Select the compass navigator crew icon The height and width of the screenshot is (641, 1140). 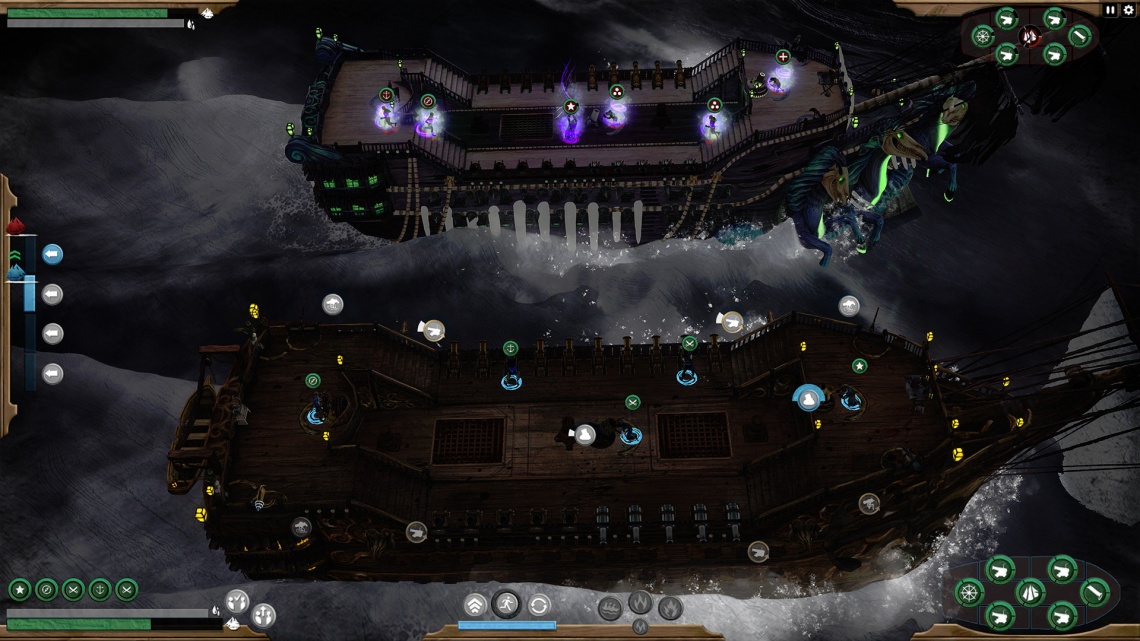coord(46,589)
